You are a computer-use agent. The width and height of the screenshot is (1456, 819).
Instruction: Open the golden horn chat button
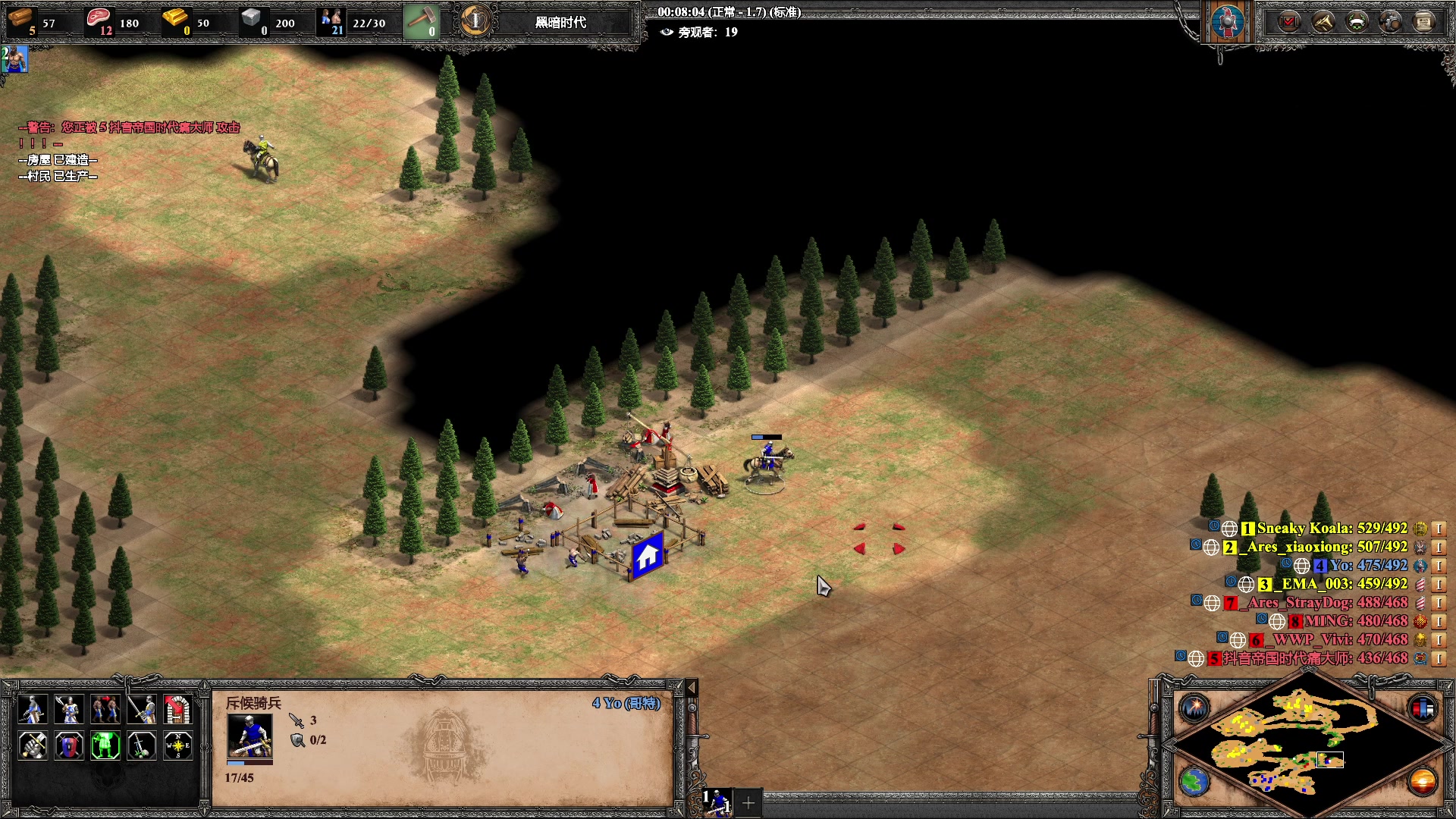point(1323,22)
